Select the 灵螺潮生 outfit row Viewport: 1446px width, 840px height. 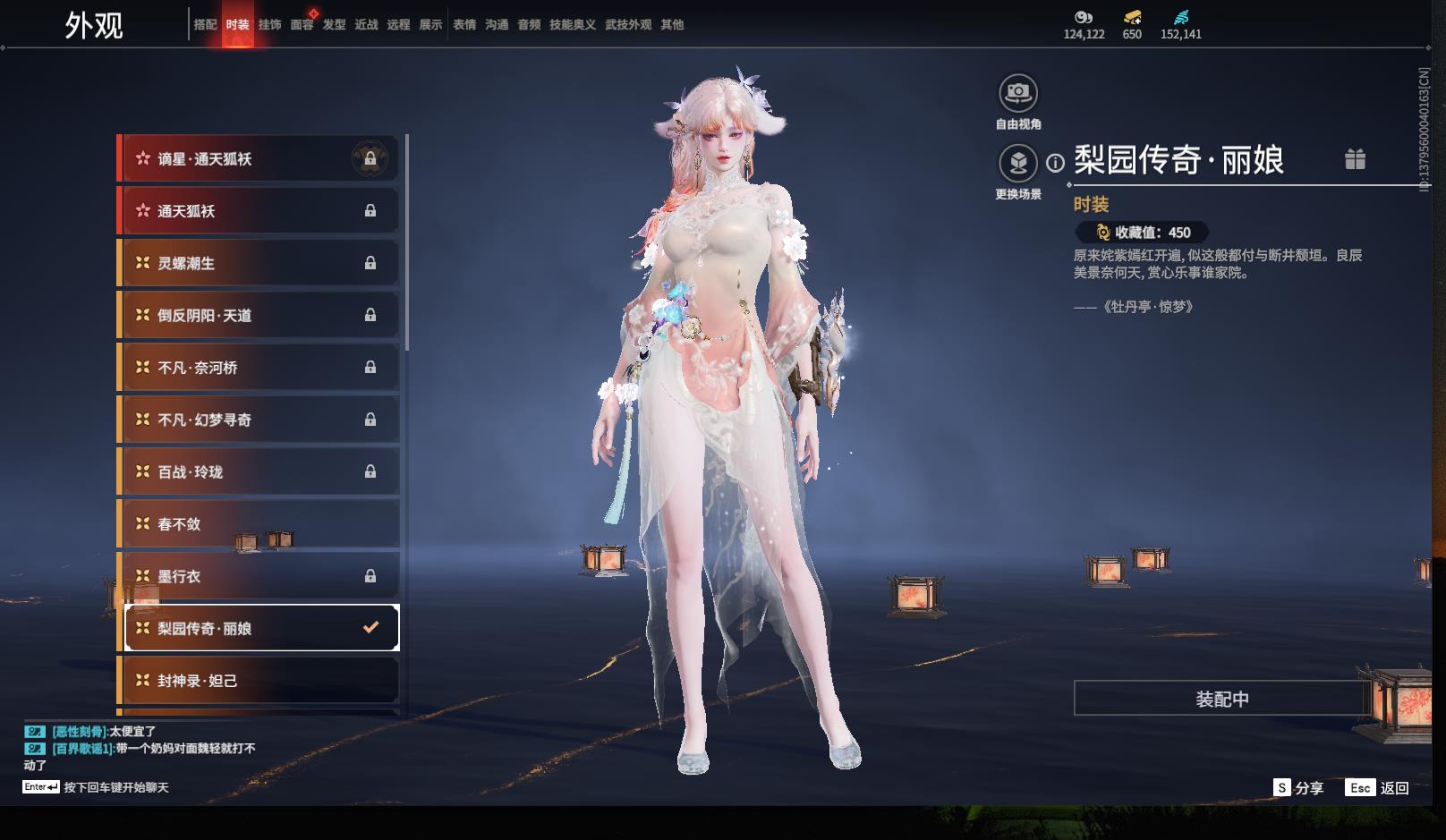259,263
